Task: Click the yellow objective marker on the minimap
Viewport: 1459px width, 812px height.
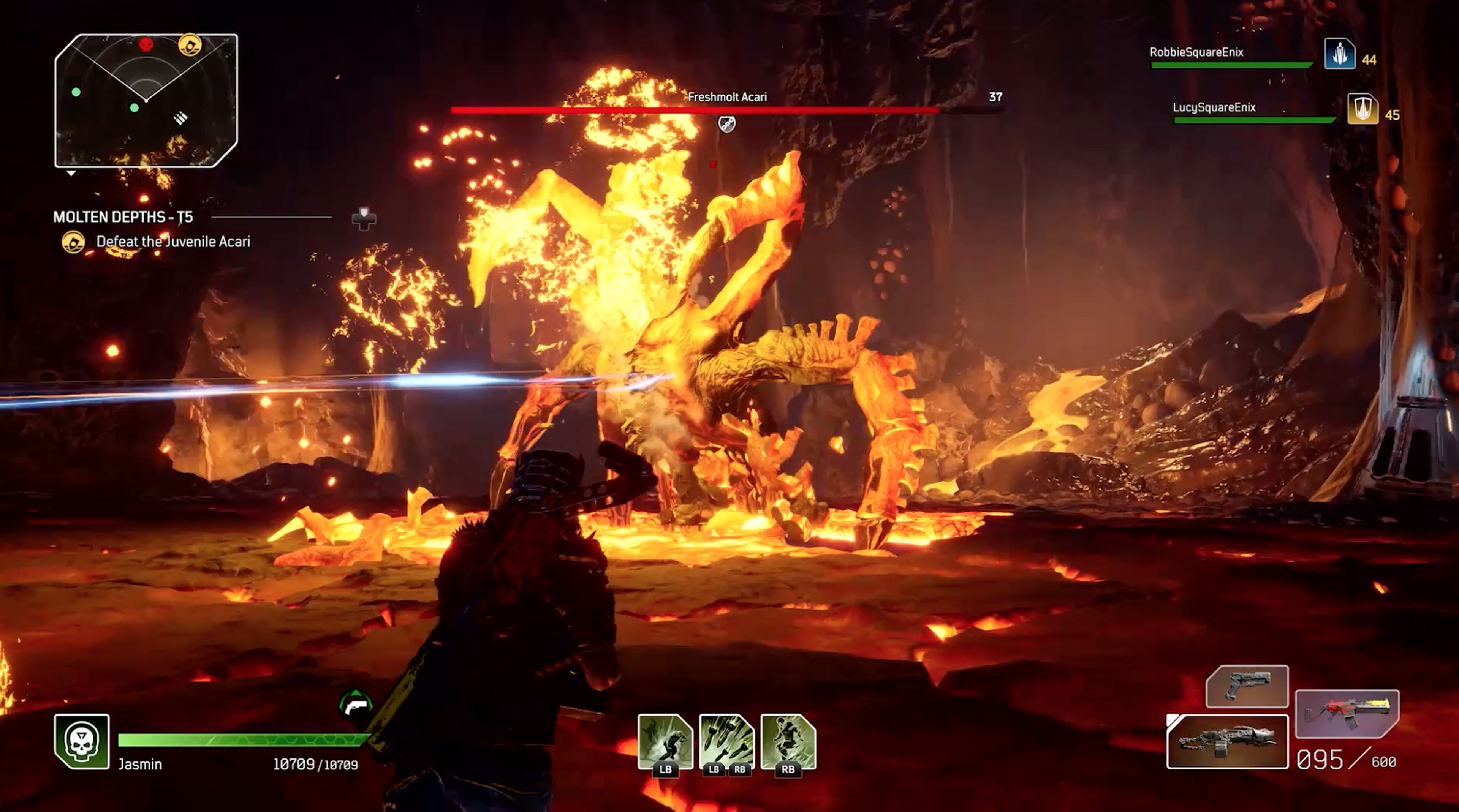Action: [190, 44]
